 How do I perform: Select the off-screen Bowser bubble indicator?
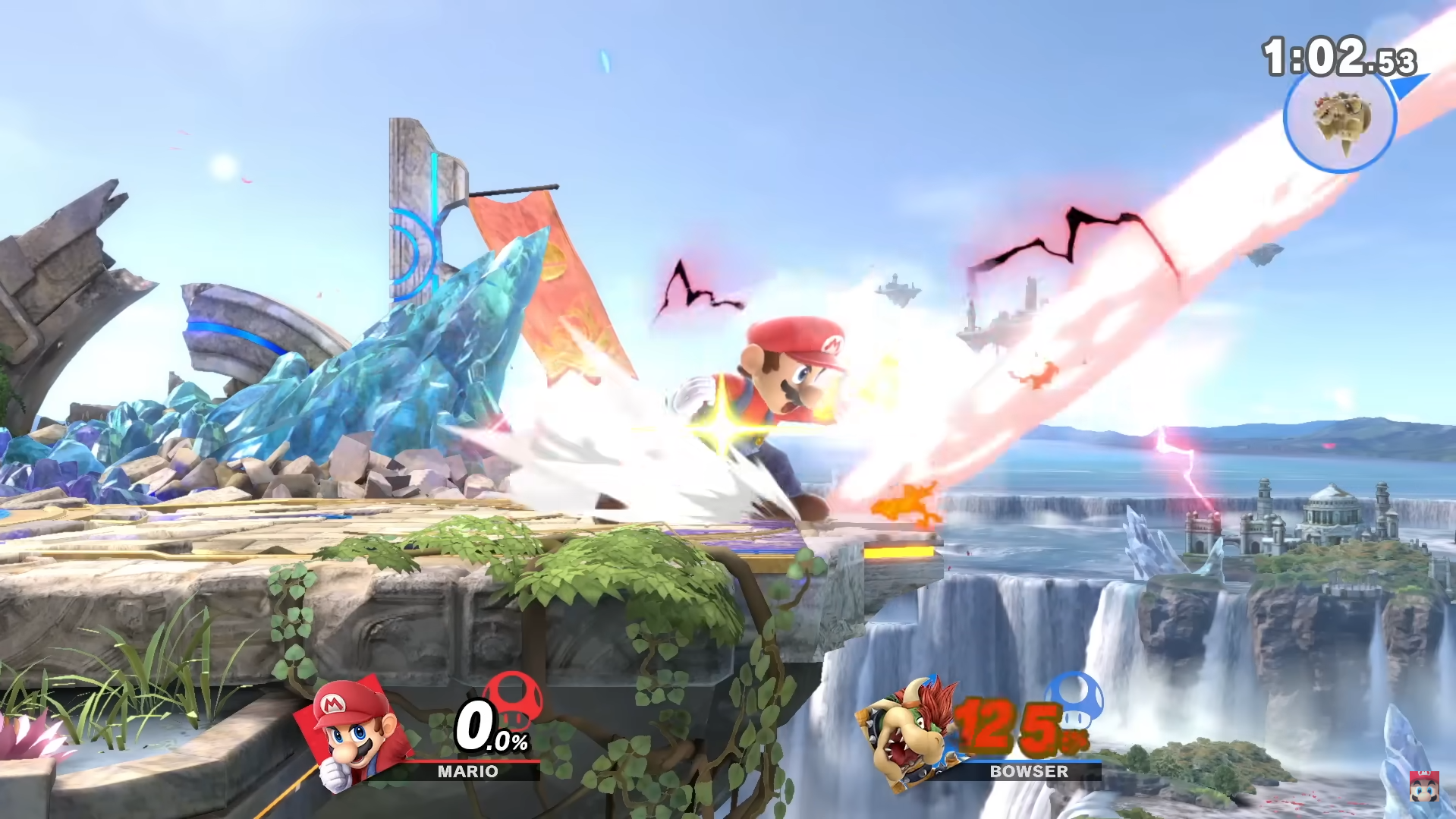(1340, 118)
